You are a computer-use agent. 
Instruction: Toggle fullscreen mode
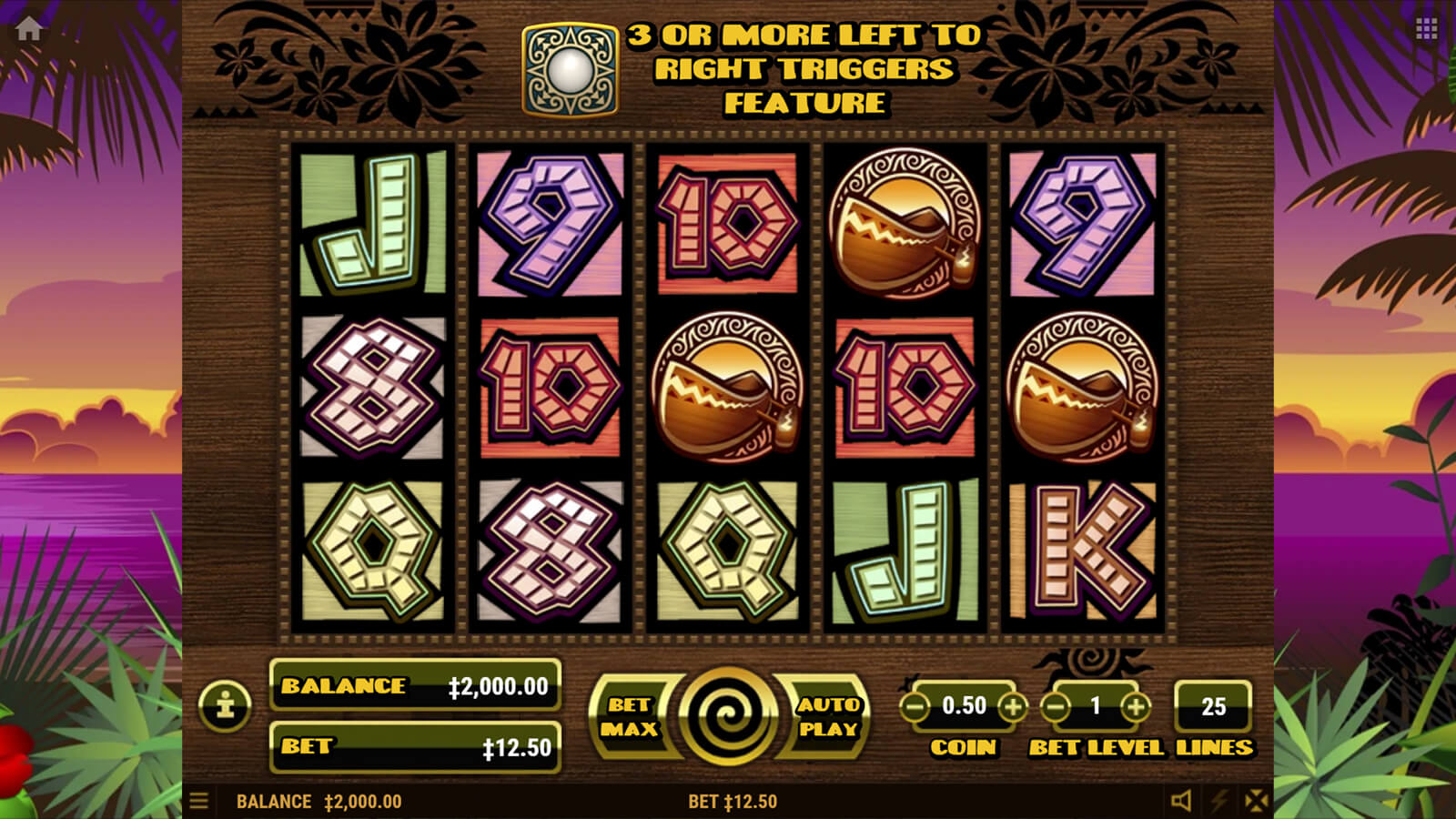(1256, 801)
